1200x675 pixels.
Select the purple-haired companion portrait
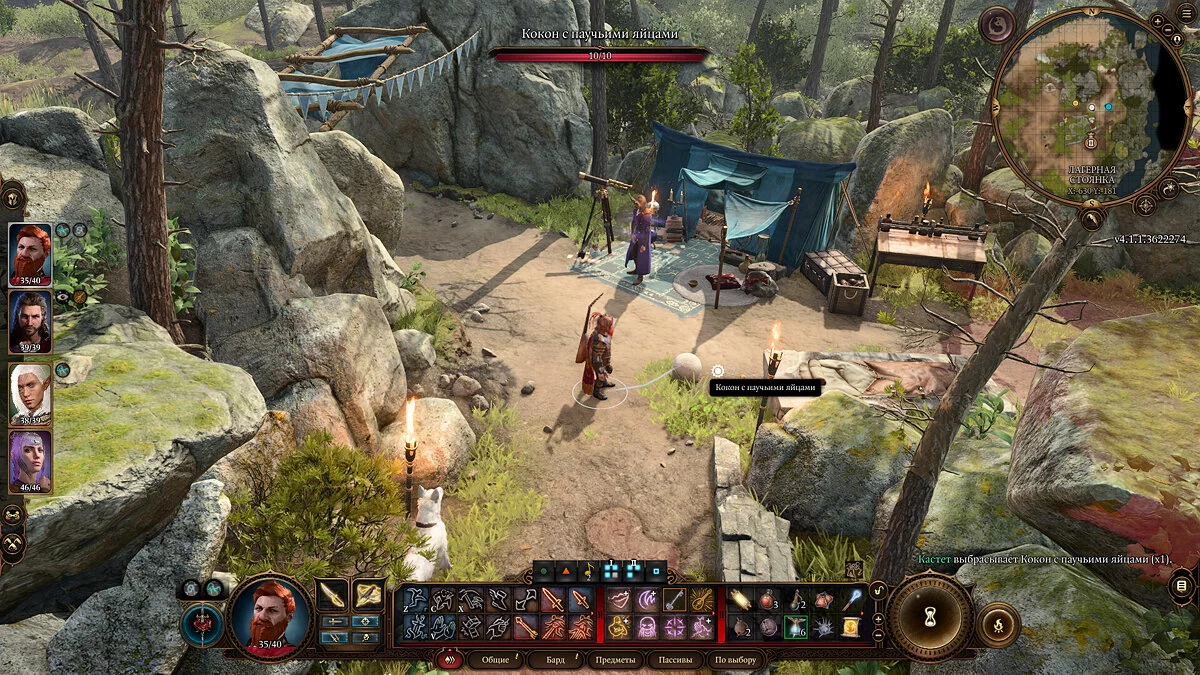pos(30,460)
